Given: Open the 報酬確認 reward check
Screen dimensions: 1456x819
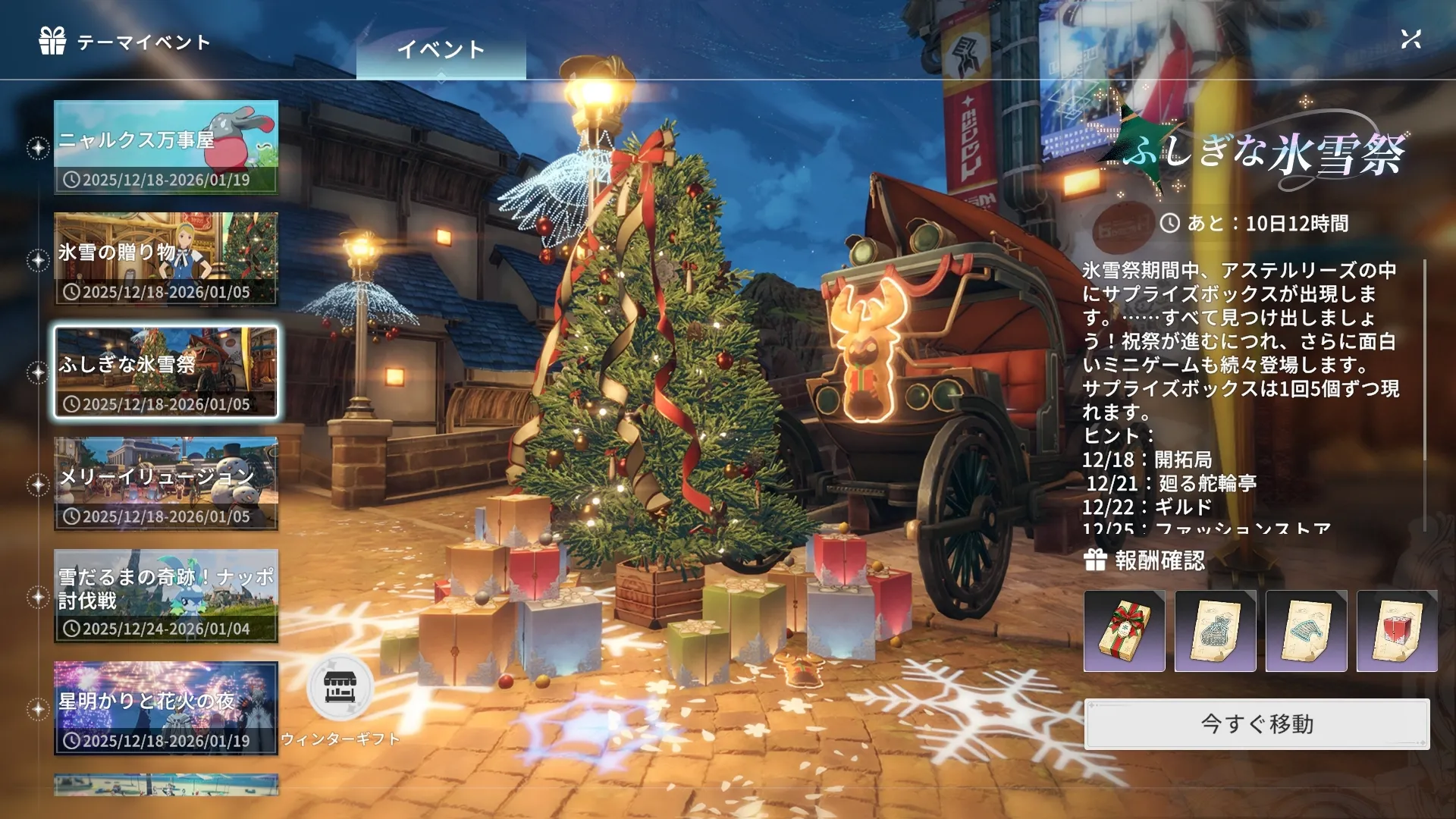Looking at the screenshot, I should pyautogui.click(x=1145, y=560).
